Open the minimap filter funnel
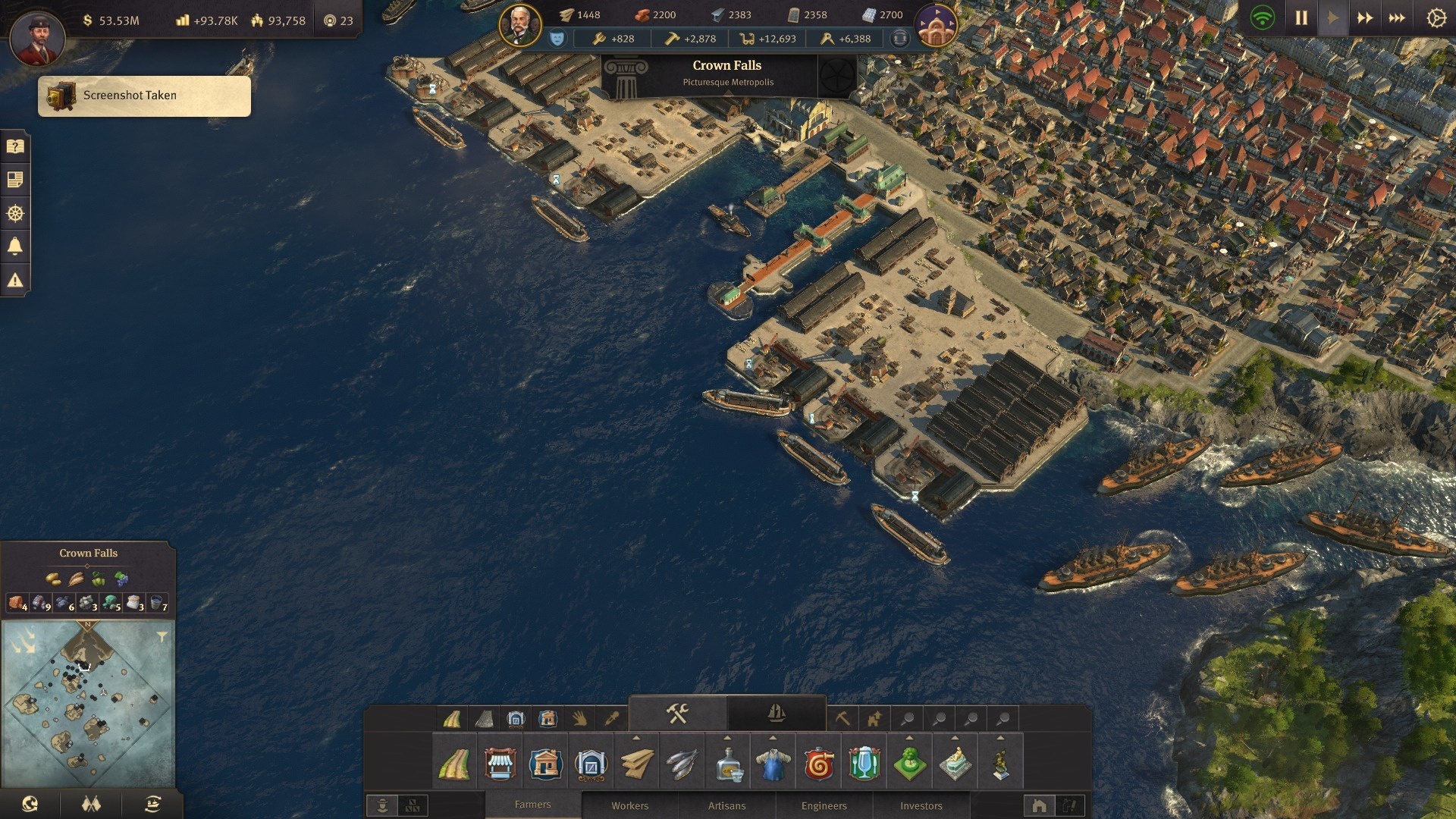The height and width of the screenshot is (819, 1456). tap(162, 637)
